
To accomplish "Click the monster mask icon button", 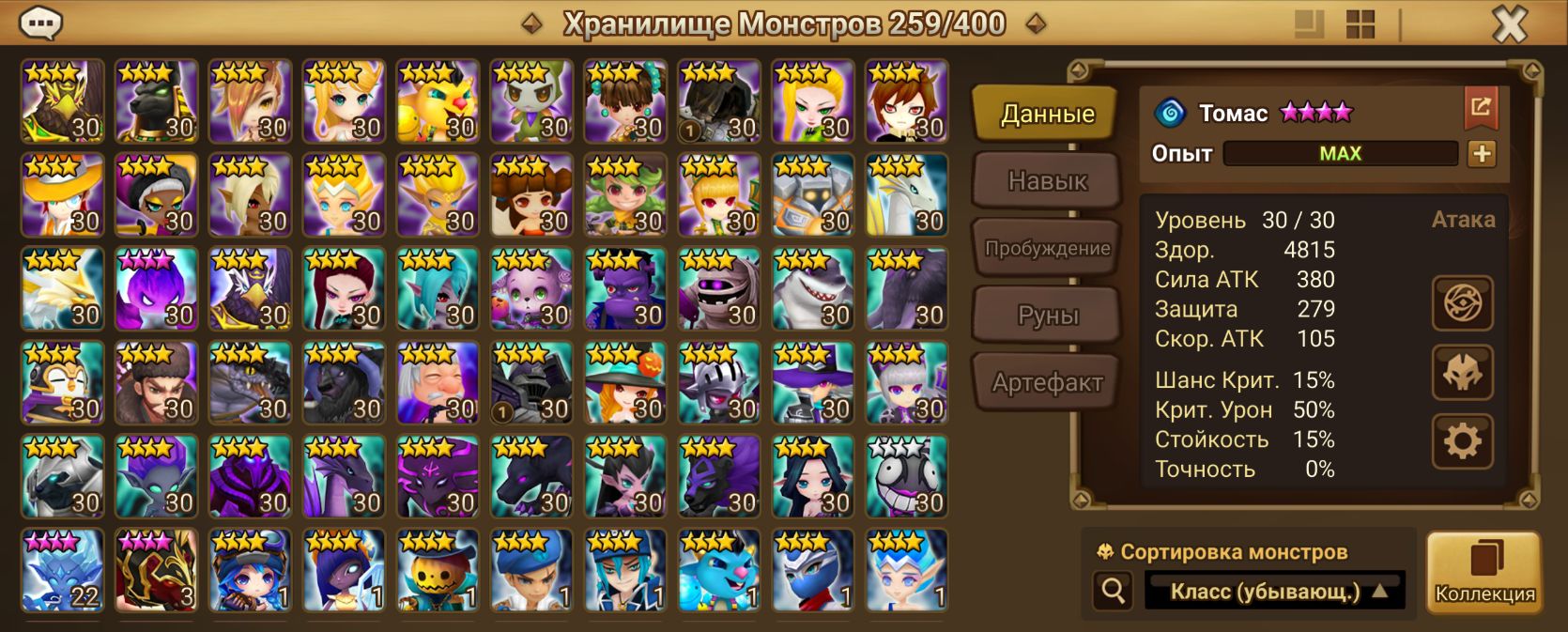I will 1461,372.
